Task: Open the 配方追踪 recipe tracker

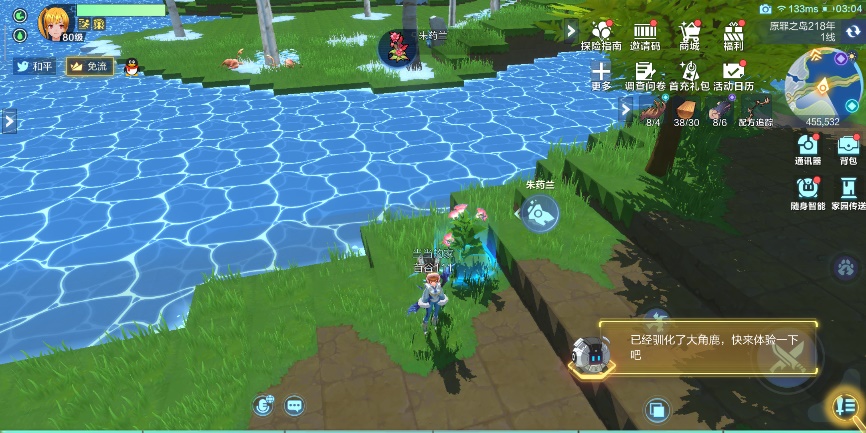Action: click(756, 110)
